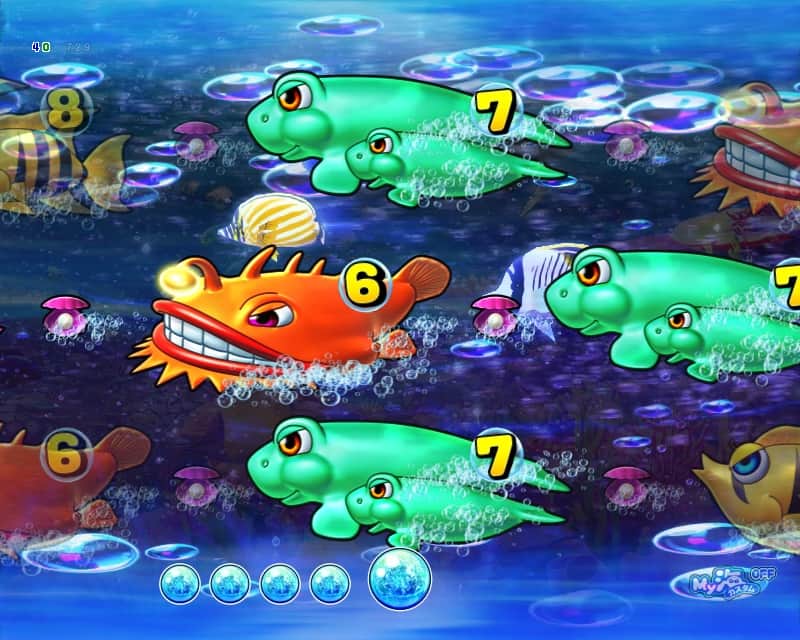Select the large blue hold bubble
The image size is (800, 640).
pyautogui.click(x=400, y=580)
